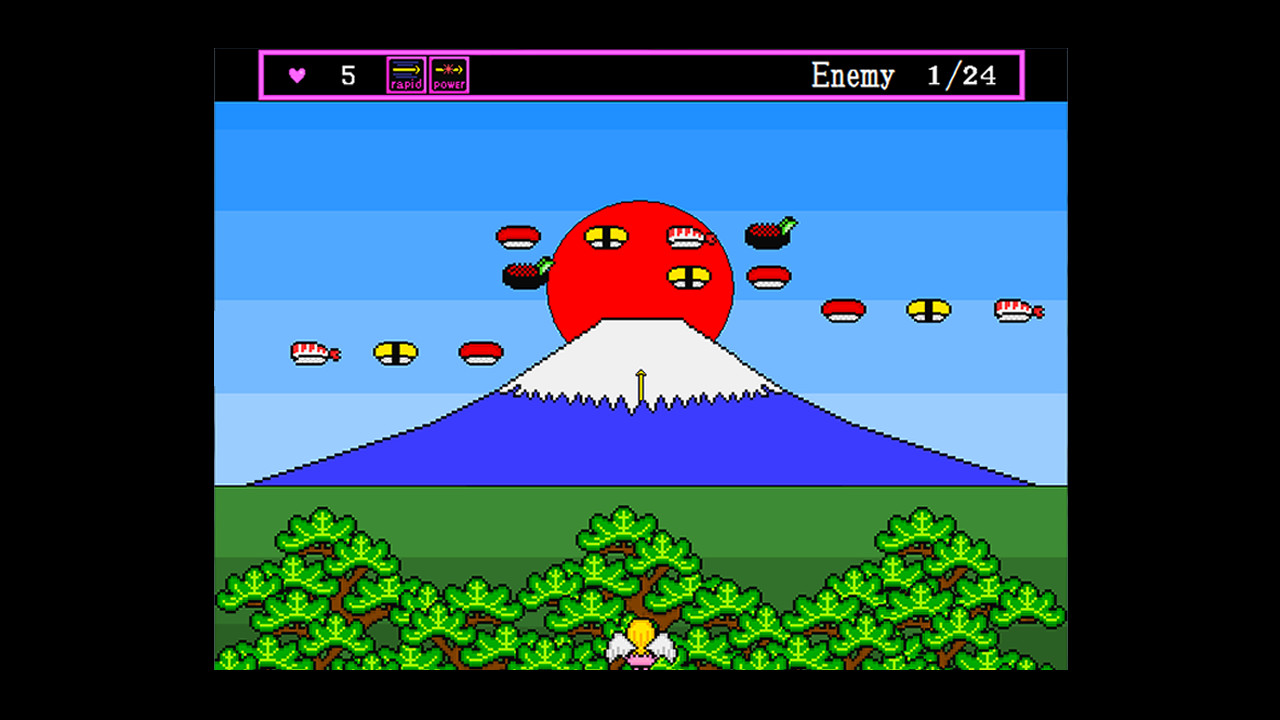
Task: Click the pink heart life icon
Action: pos(297,73)
